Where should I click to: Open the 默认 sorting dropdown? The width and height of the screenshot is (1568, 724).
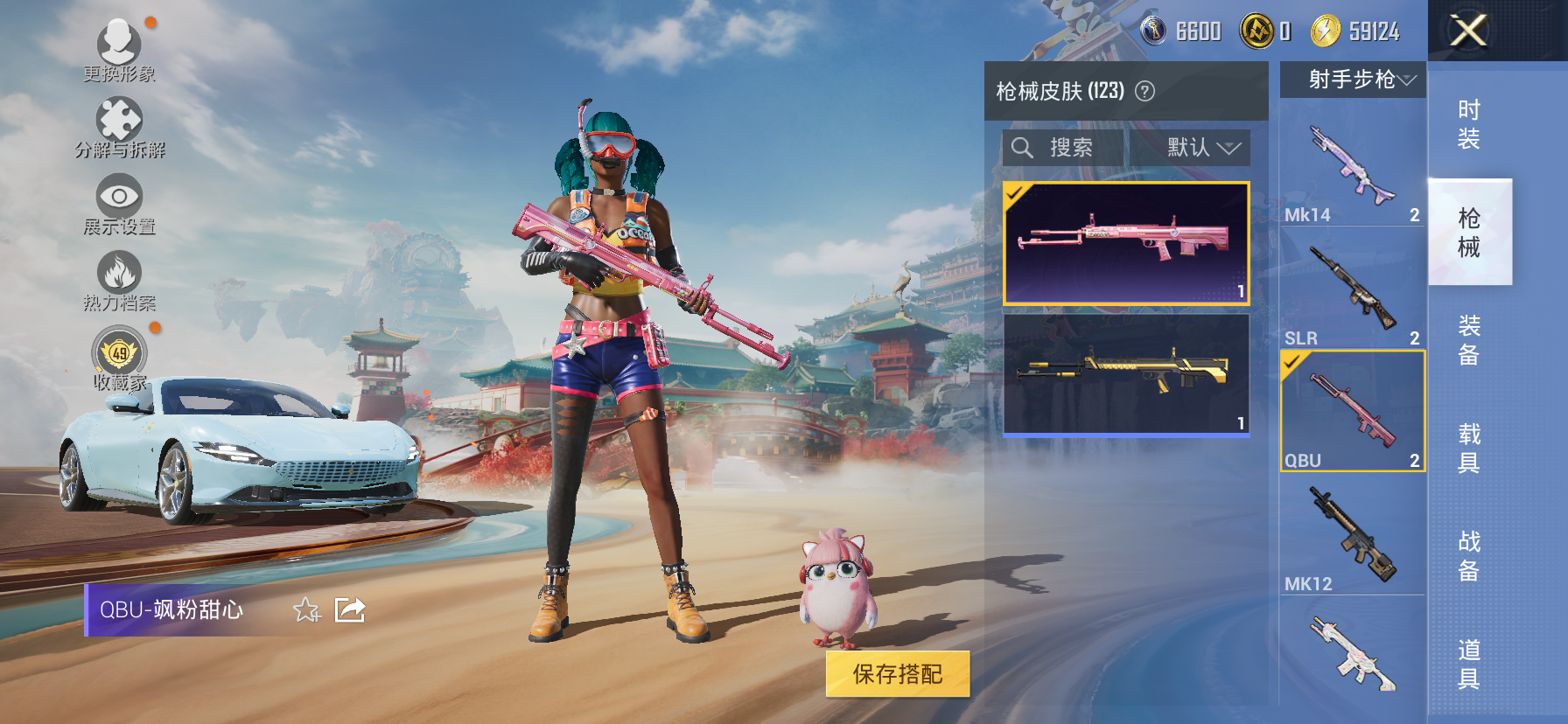[x=1190, y=147]
